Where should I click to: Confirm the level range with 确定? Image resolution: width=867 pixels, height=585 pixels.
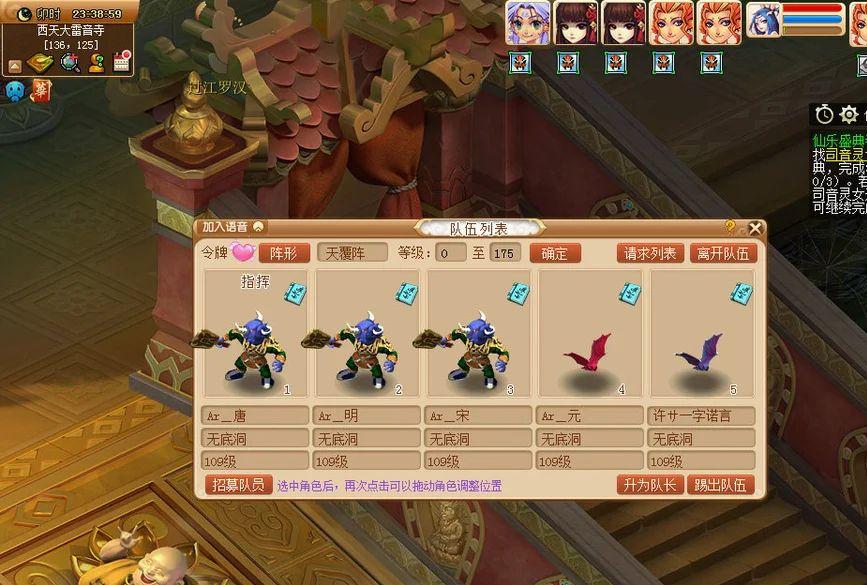point(554,253)
